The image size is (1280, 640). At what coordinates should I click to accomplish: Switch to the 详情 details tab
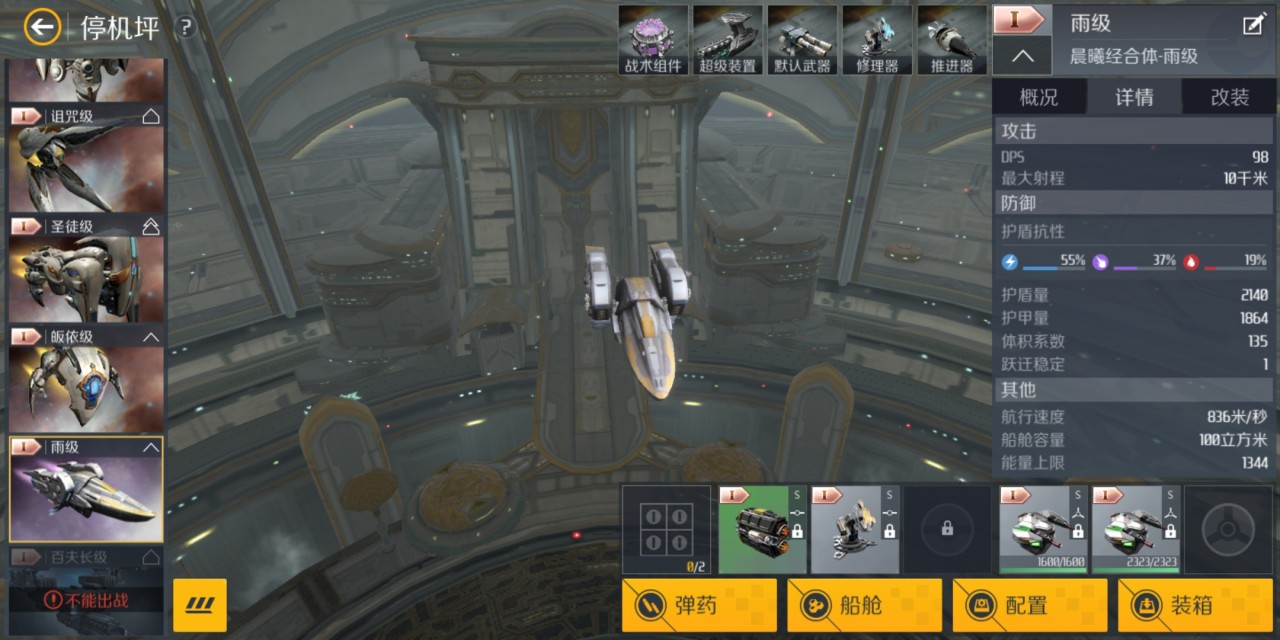pos(1134,97)
